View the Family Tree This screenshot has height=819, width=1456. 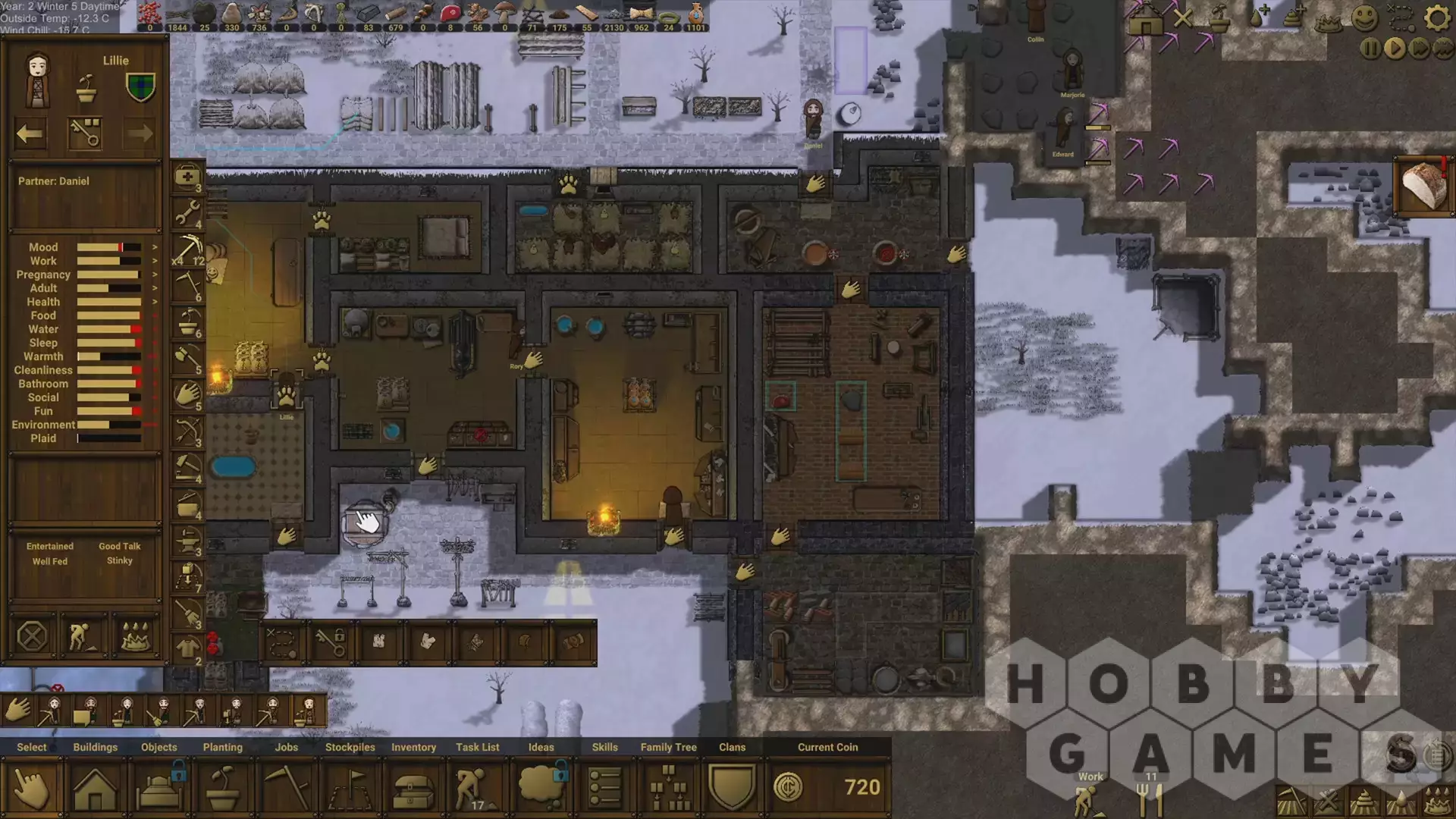pos(669,789)
